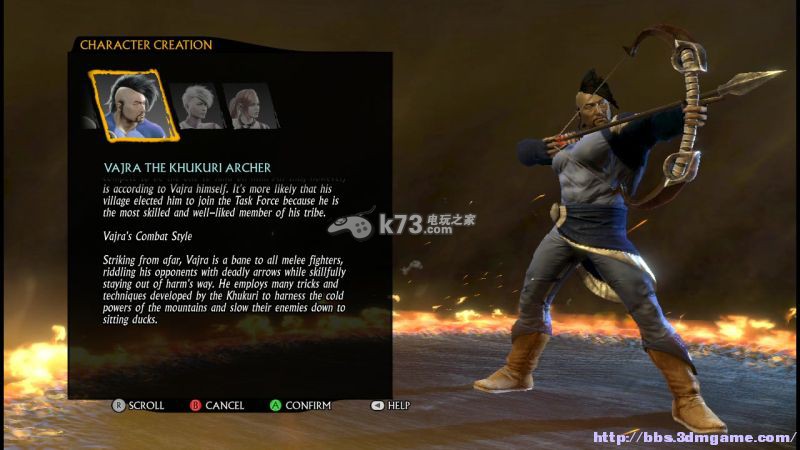The height and width of the screenshot is (450, 800).
Task: Confirm the character selection
Action: pyautogui.click(x=300, y=405)
